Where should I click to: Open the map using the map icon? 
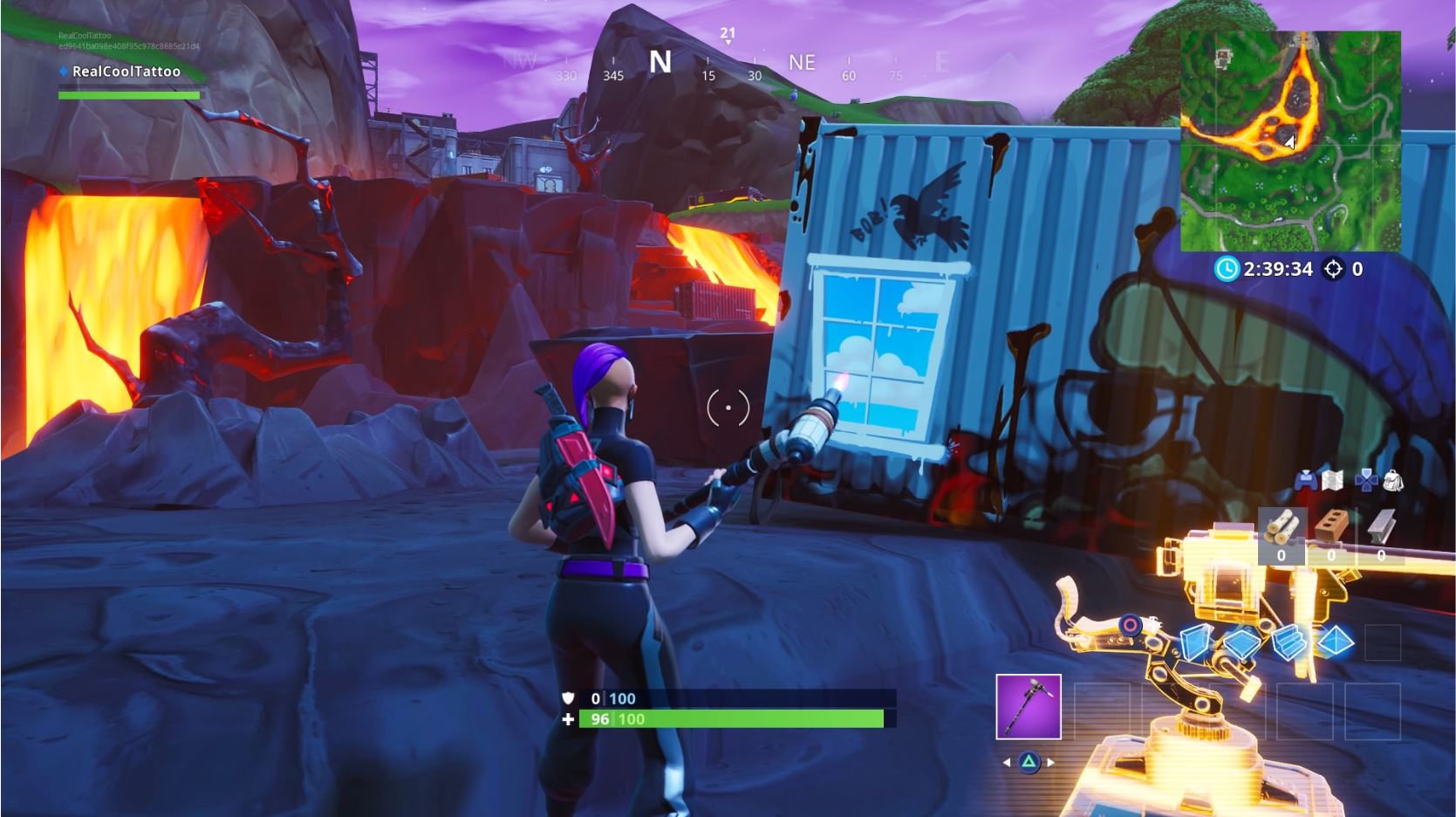click(1333, 480)
